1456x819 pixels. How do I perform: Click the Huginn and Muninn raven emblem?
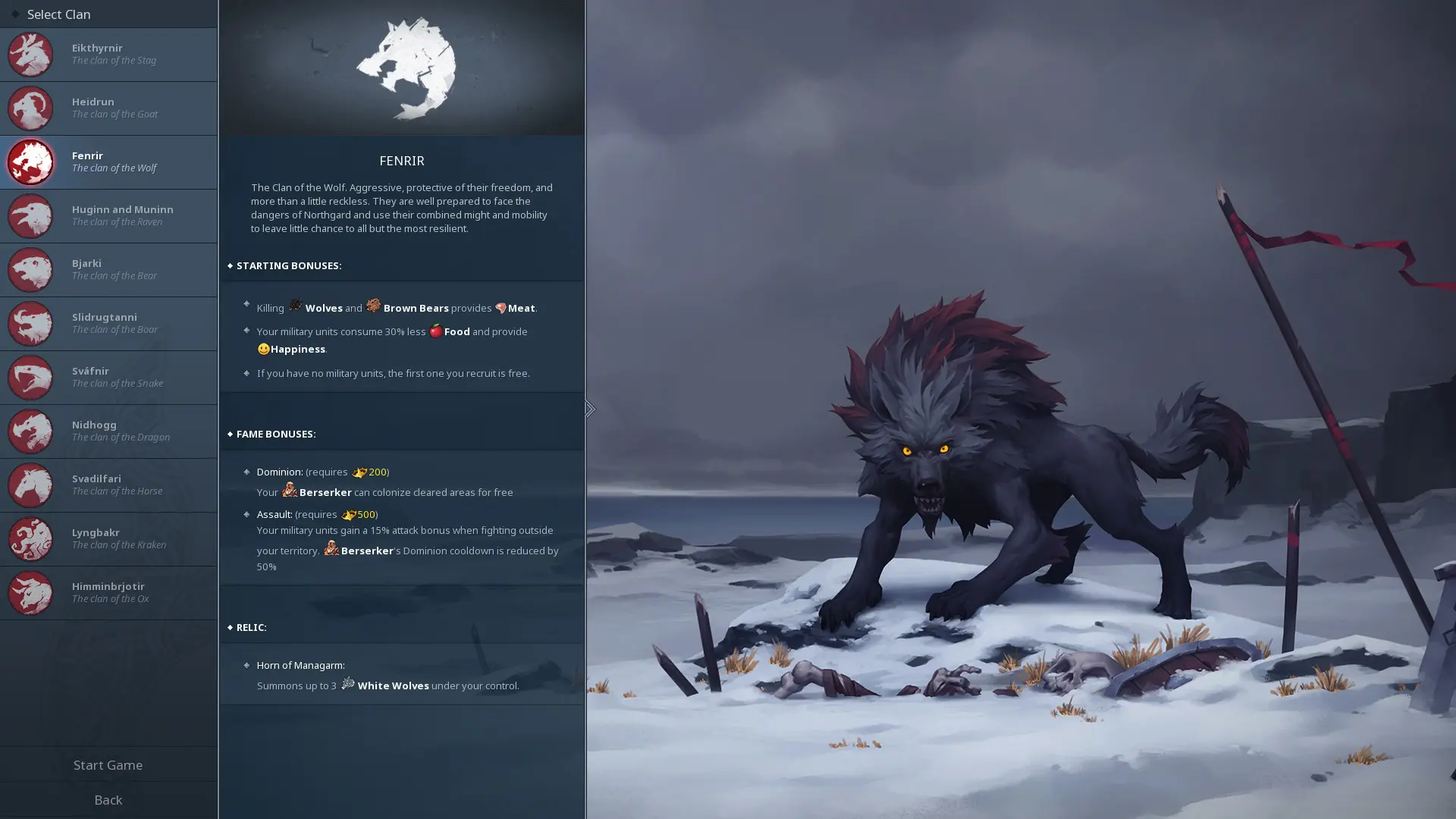pyautogui.click(x=30, y=215)
